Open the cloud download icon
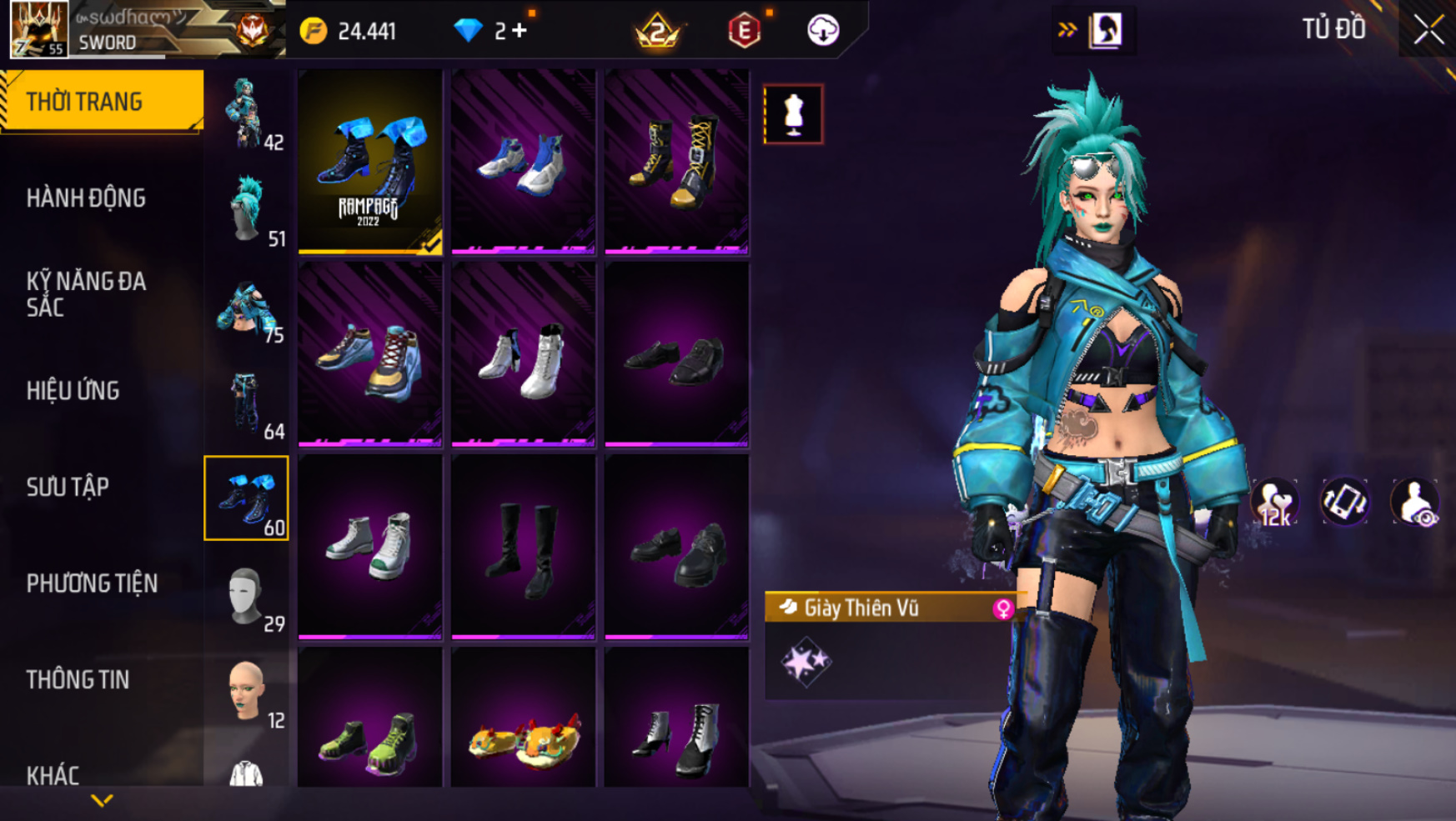 pyautogui.click(x=823, y=31)
